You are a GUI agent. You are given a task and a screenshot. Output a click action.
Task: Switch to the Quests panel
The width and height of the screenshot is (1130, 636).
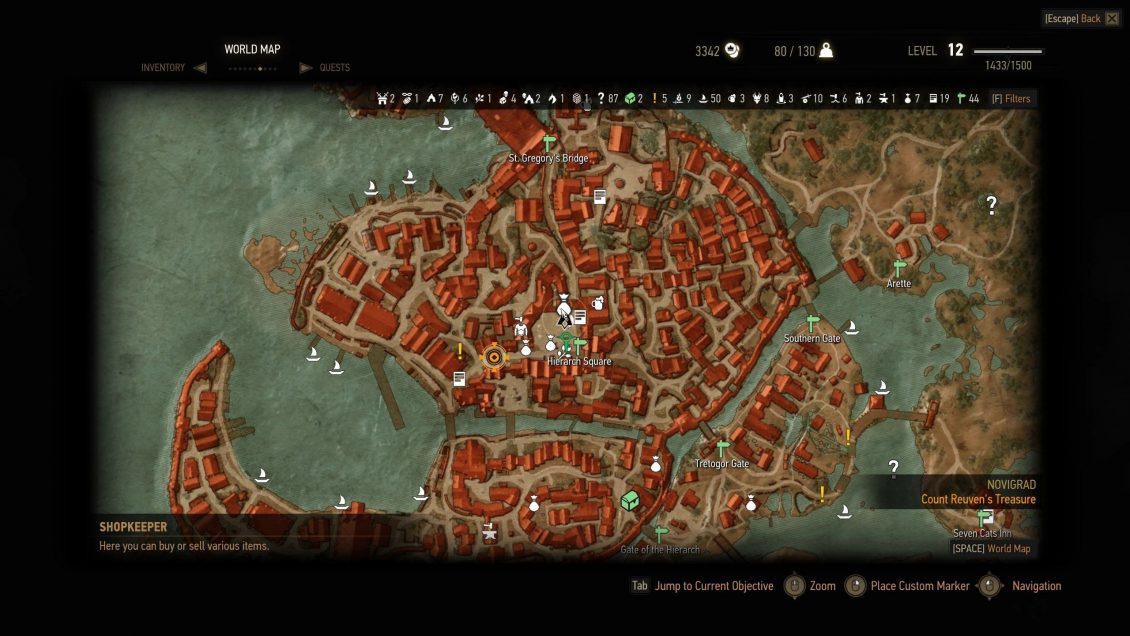coord(335,68)
